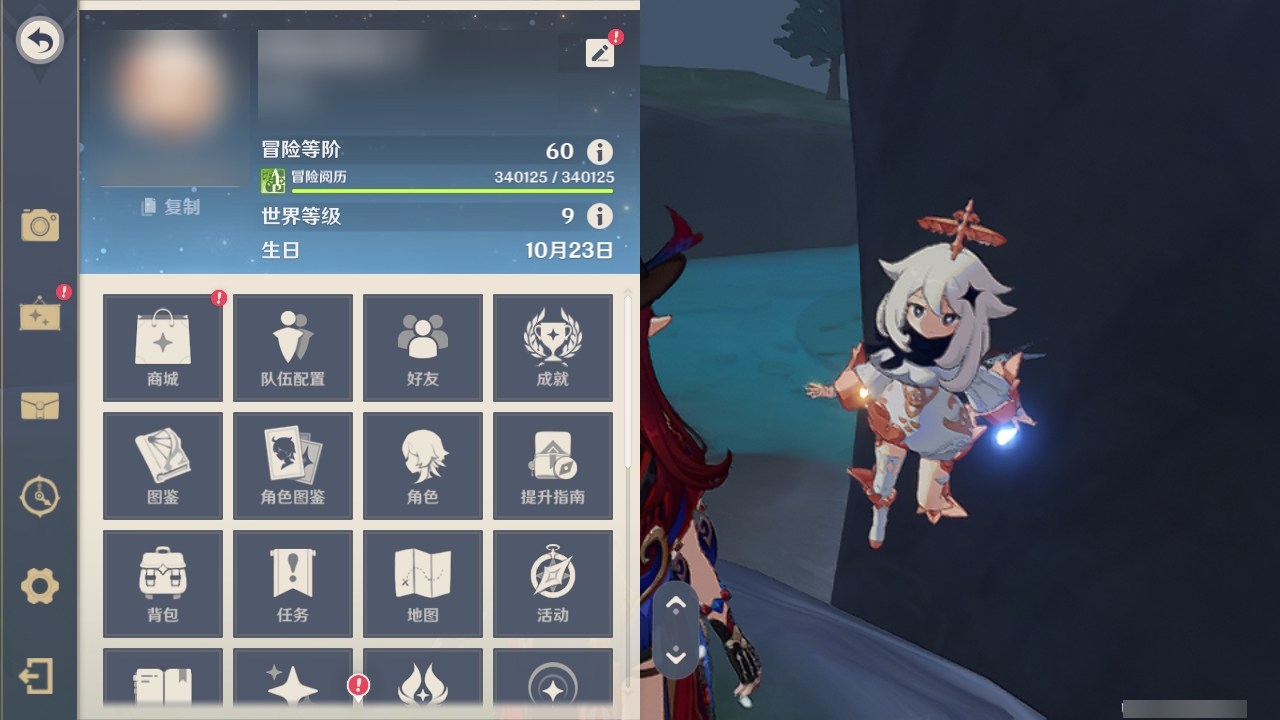Open the 背包 inventory
Screen dimensions: 1280x720
(x=162, y=584)
